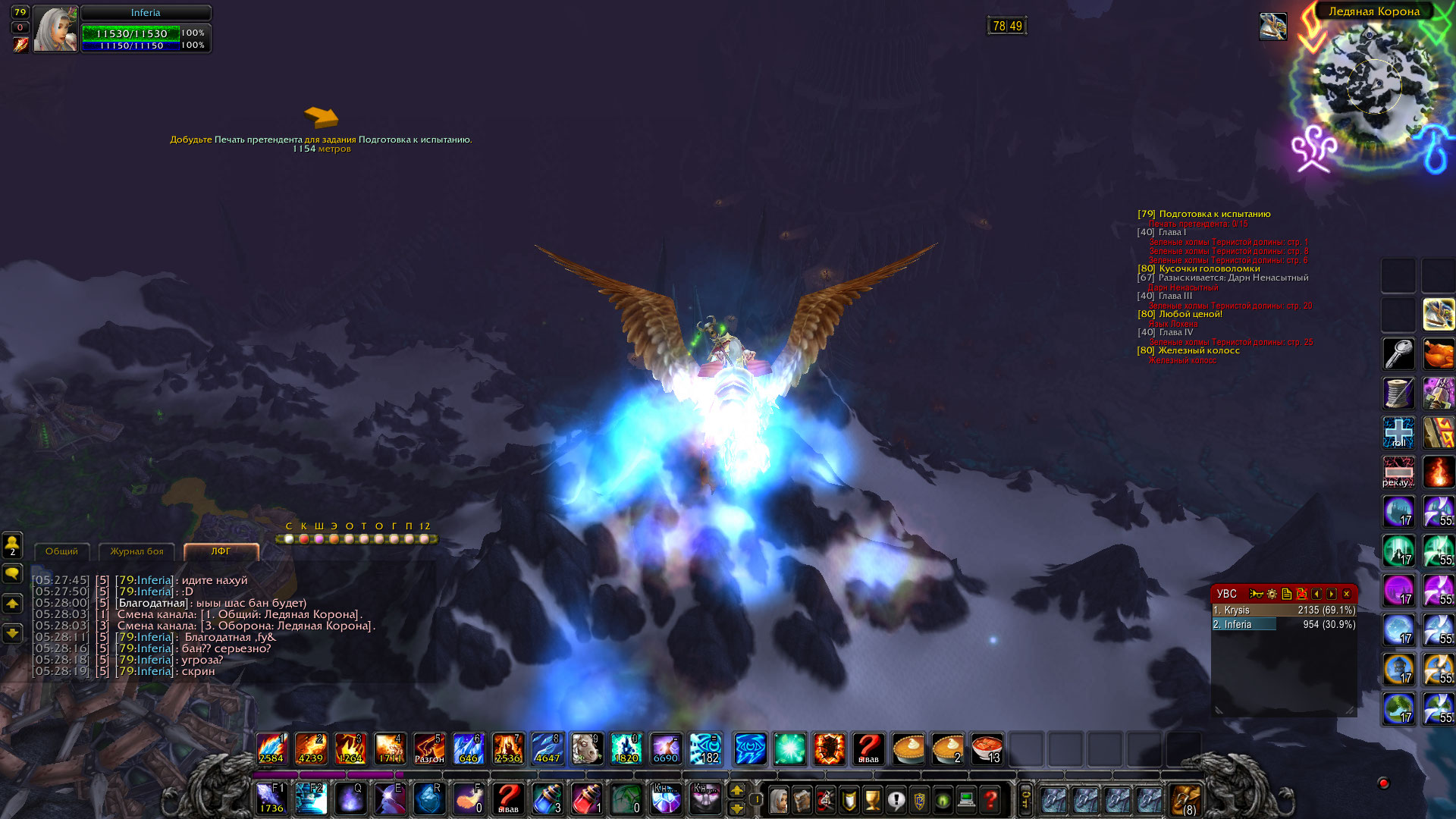Open the red question mark help menu
Image resolution: width=1456 pixels, height=819 pixels.
(990, 799)
